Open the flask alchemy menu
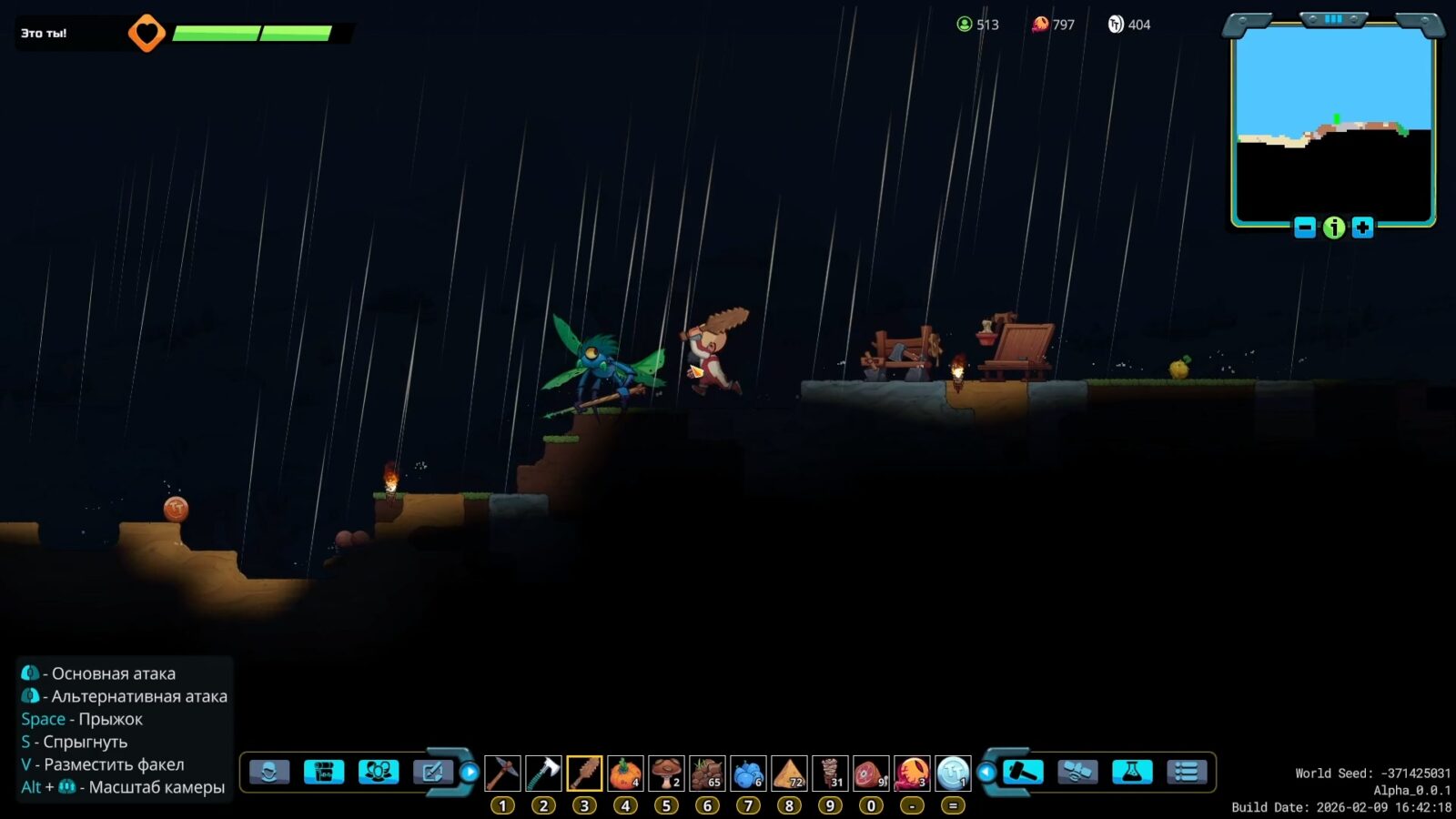1456x819 pixels. (x=1132, y=773)
